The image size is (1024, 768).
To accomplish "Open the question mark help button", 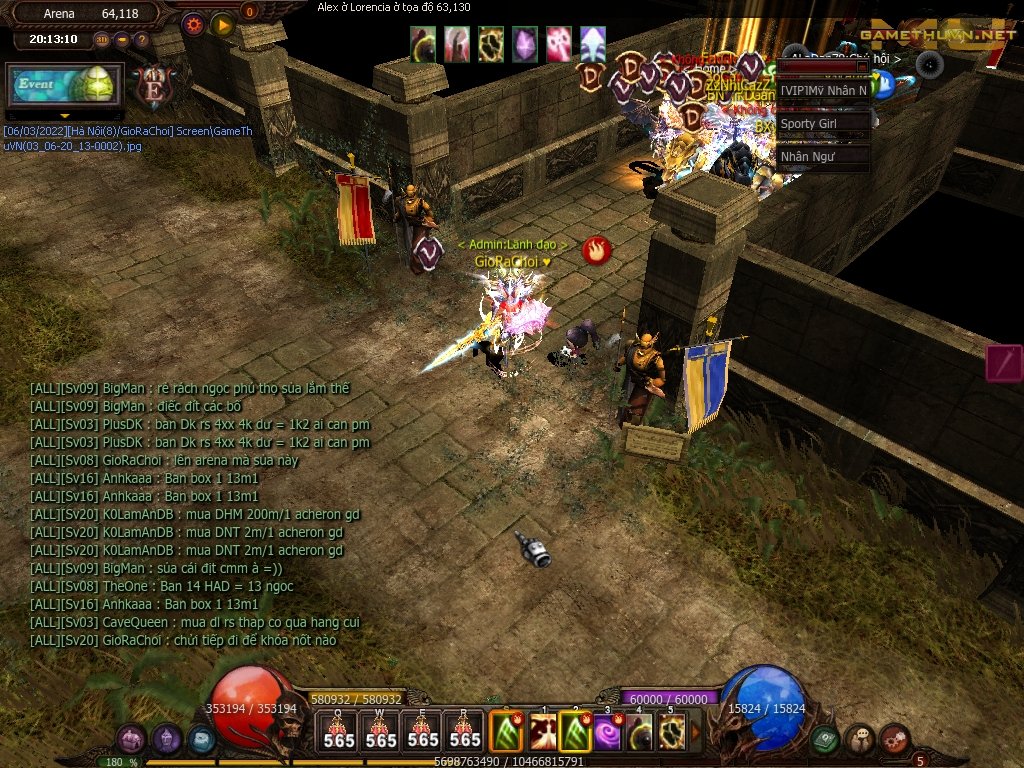I will coord(141,40).
